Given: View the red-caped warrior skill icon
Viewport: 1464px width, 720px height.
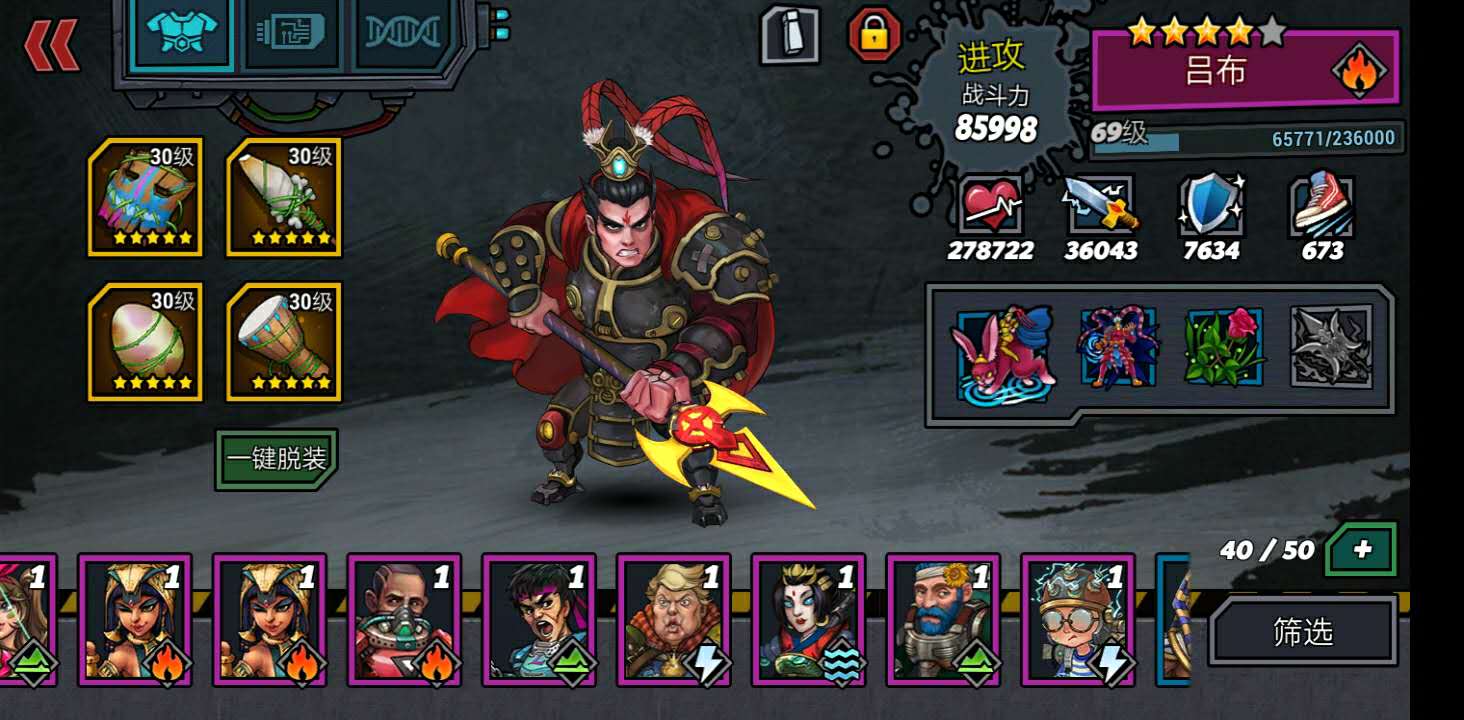Looking at the screenshot, I should 1118,347.
